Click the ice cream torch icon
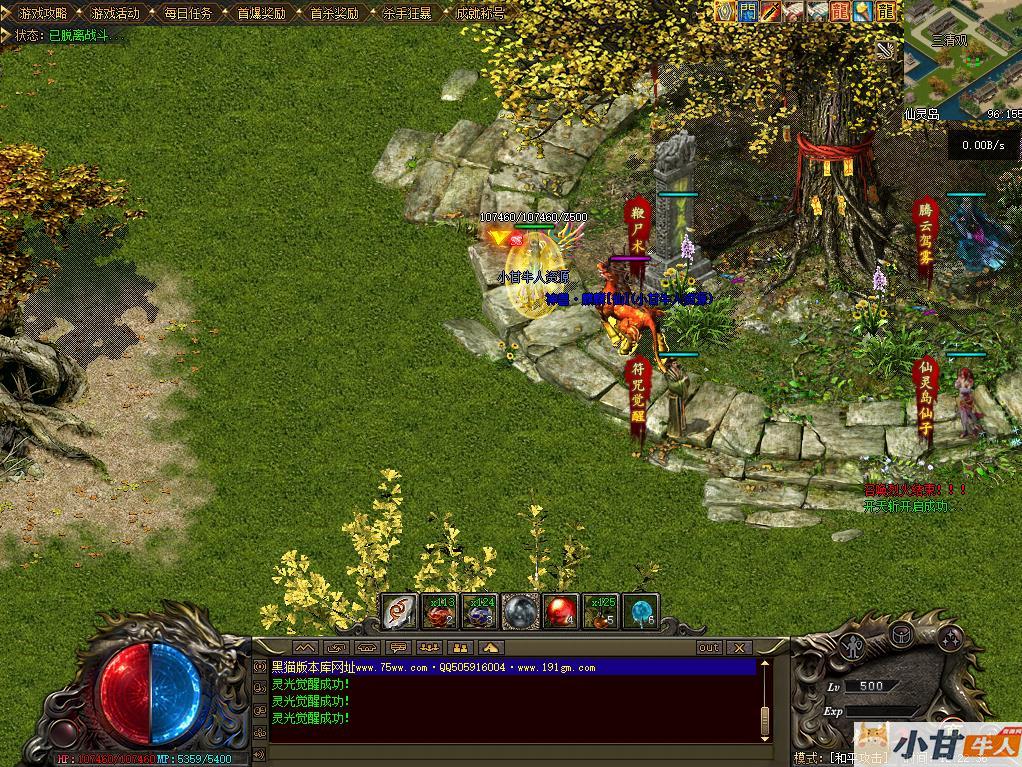 (863, 12)
